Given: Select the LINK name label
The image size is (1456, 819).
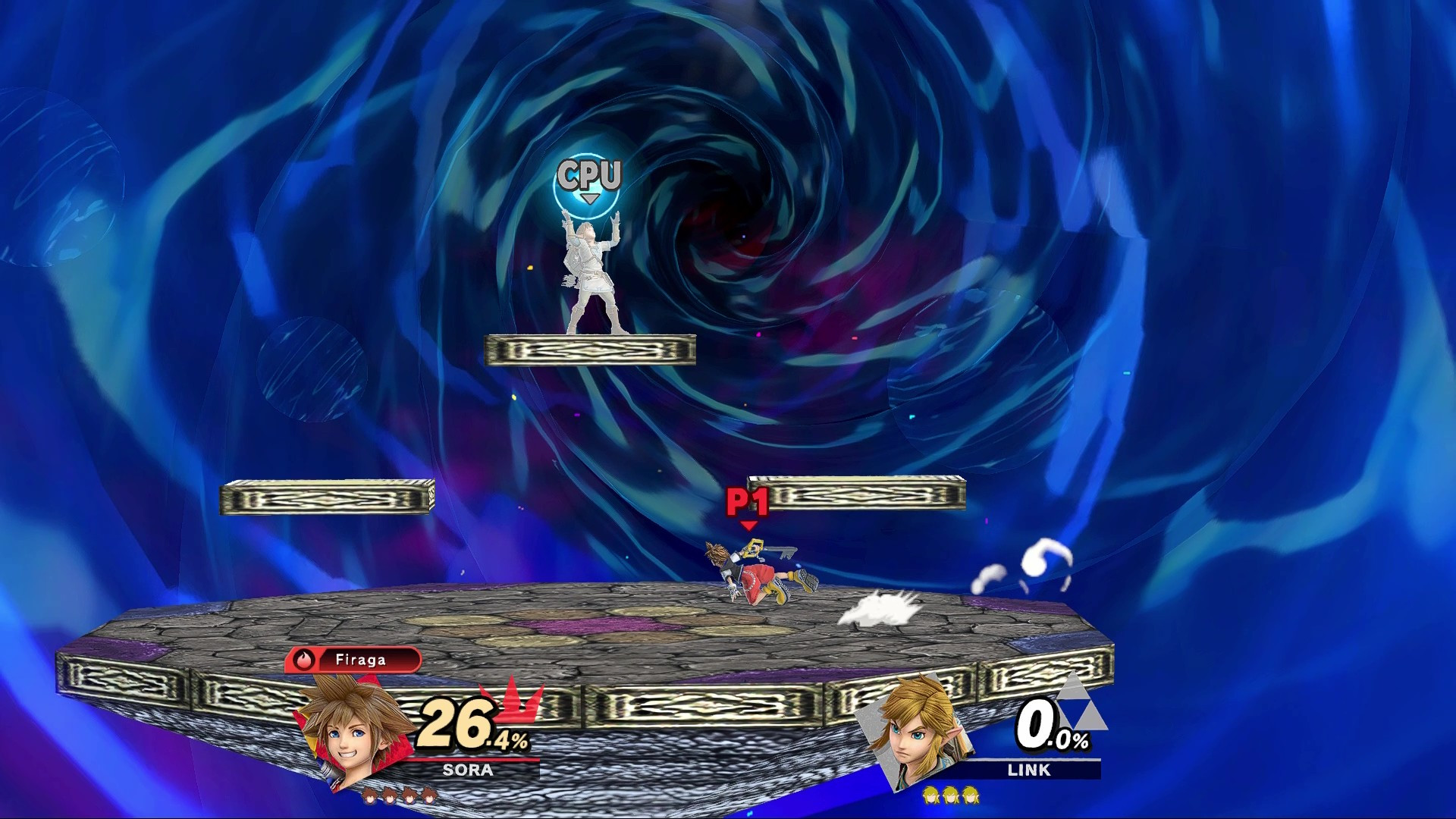Looking at the screenshot, I should click(1030, 770).
